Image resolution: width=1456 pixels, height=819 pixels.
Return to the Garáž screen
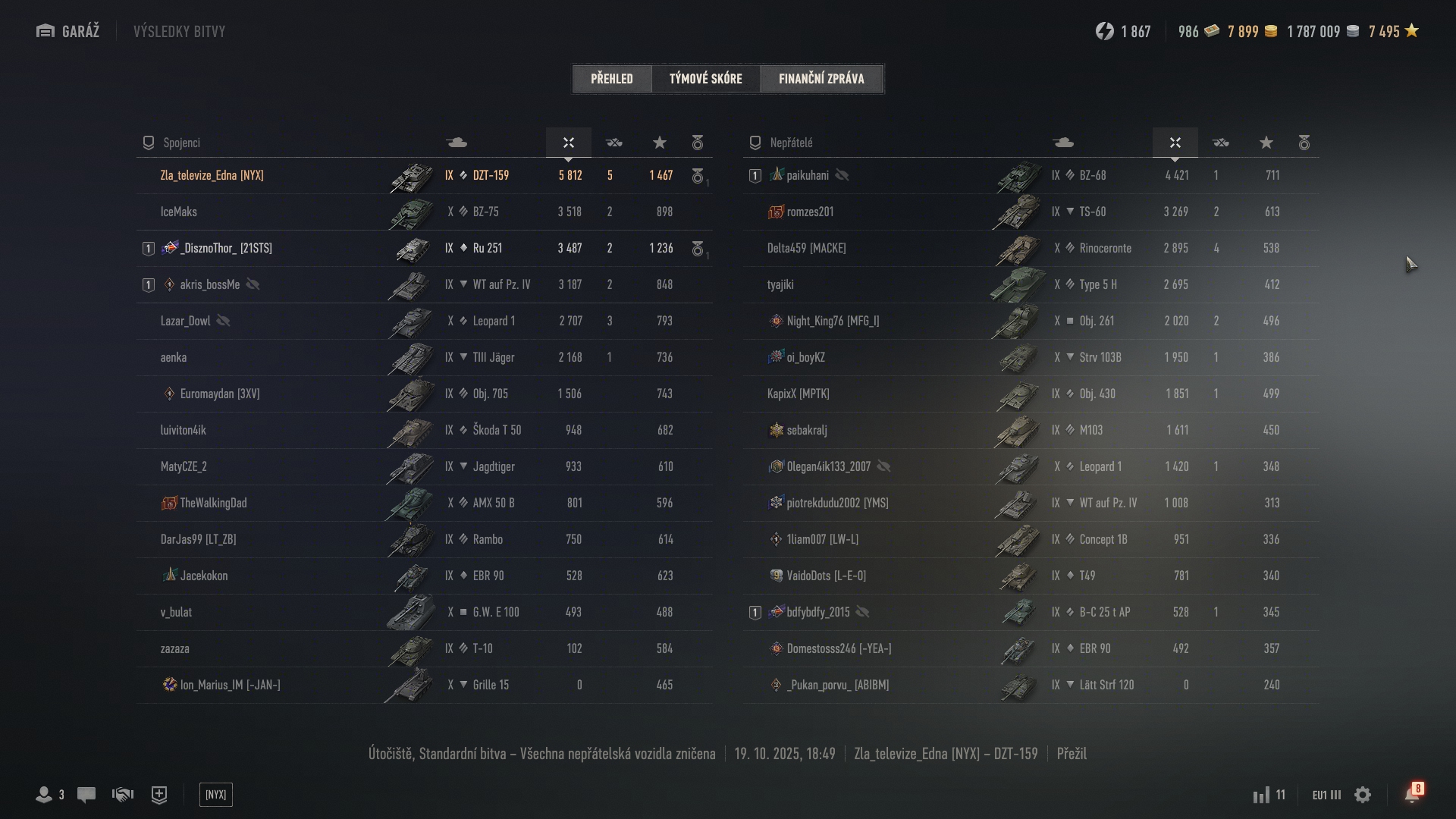pyautogui.click(x=68, y=31)
